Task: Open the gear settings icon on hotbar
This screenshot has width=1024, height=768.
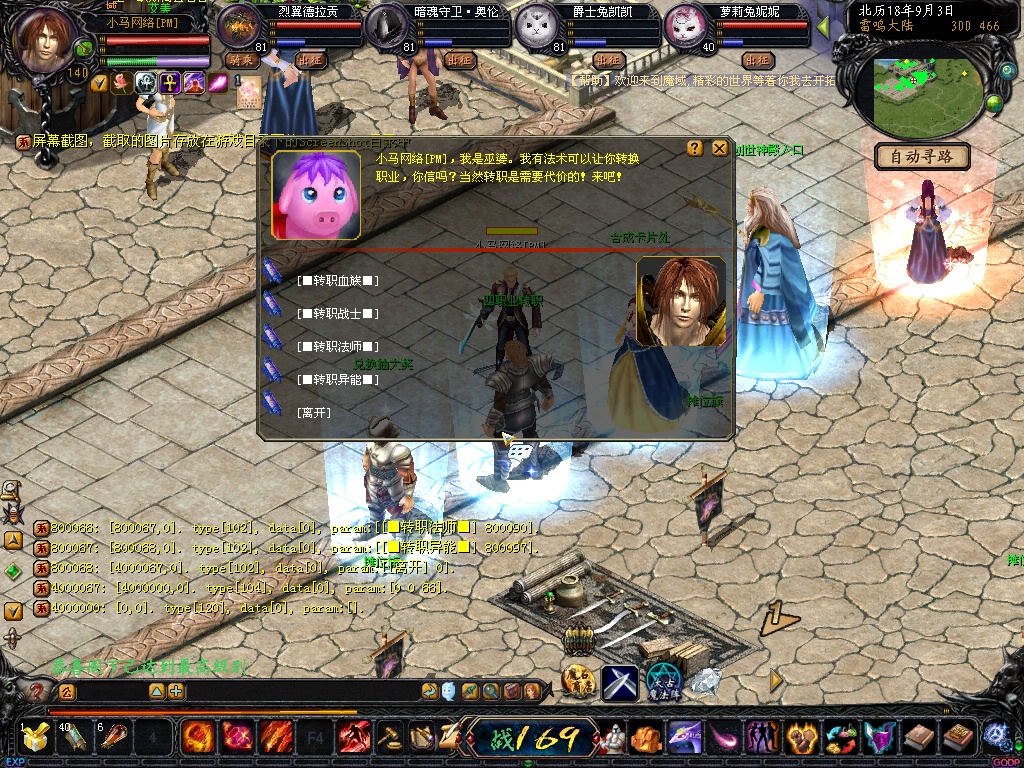Action: (x=996, y=737)
